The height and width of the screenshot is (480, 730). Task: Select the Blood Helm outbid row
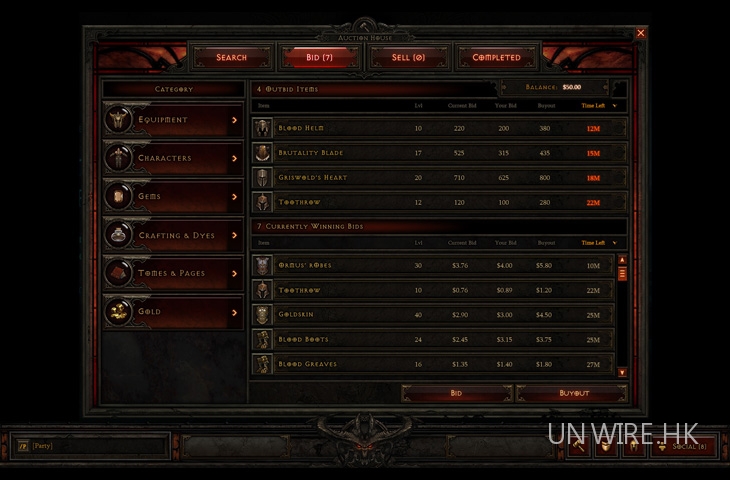point(438,128)
